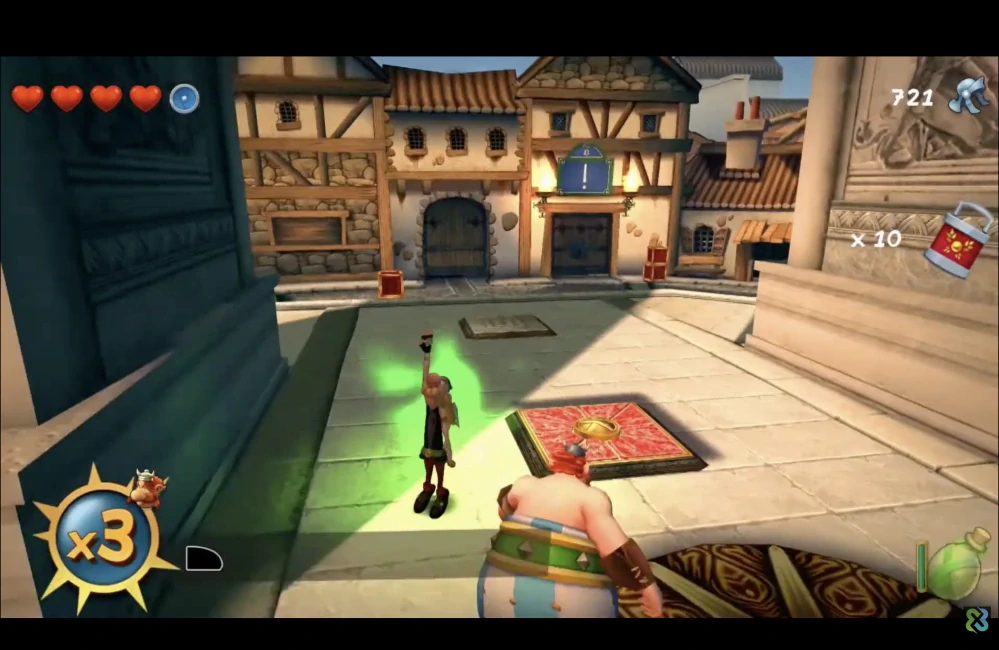Select the x3 combo star badge
999x650 pixels.
click(x=103, y=539)
